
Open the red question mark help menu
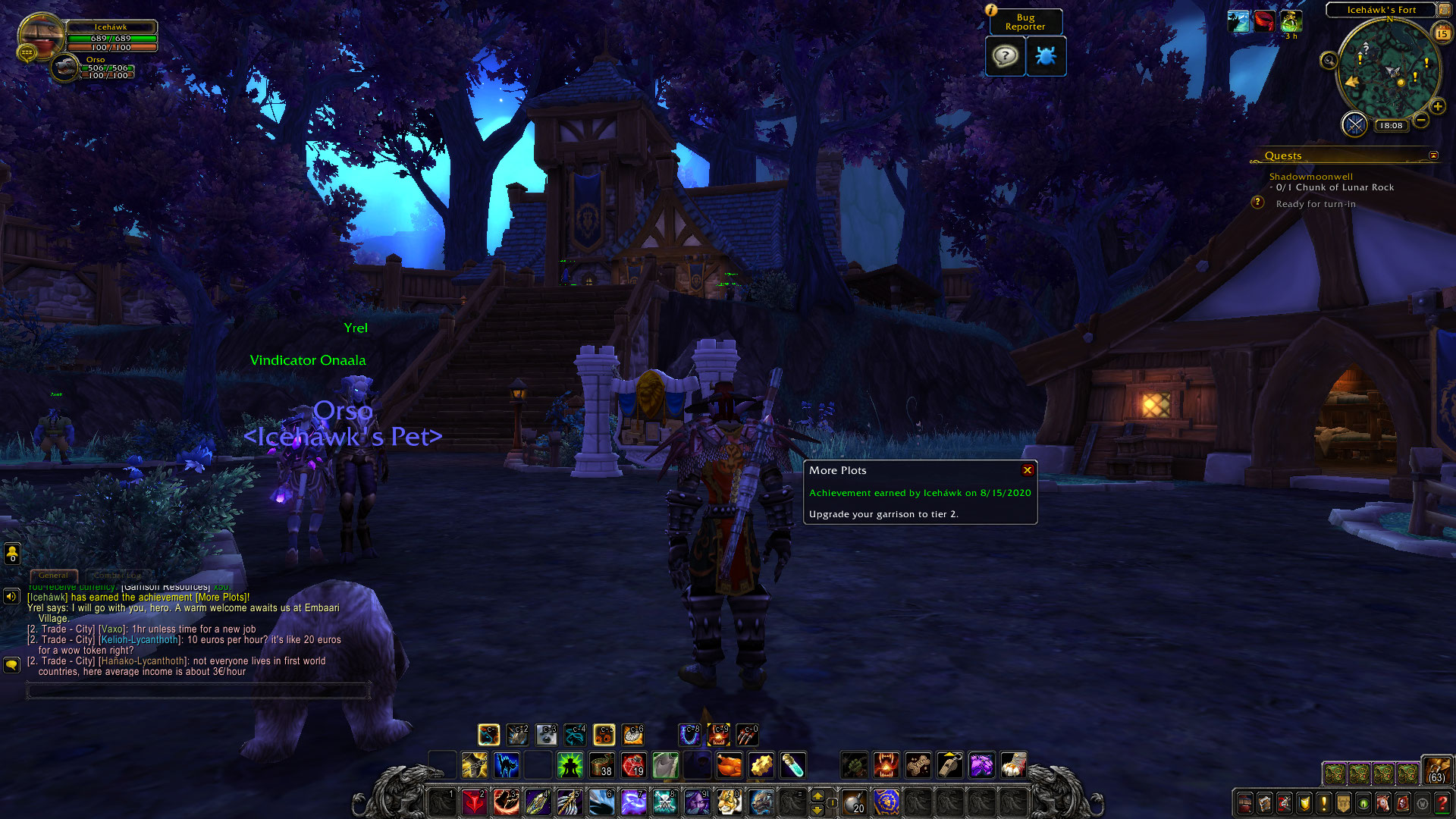click(x=1442, y=803)
